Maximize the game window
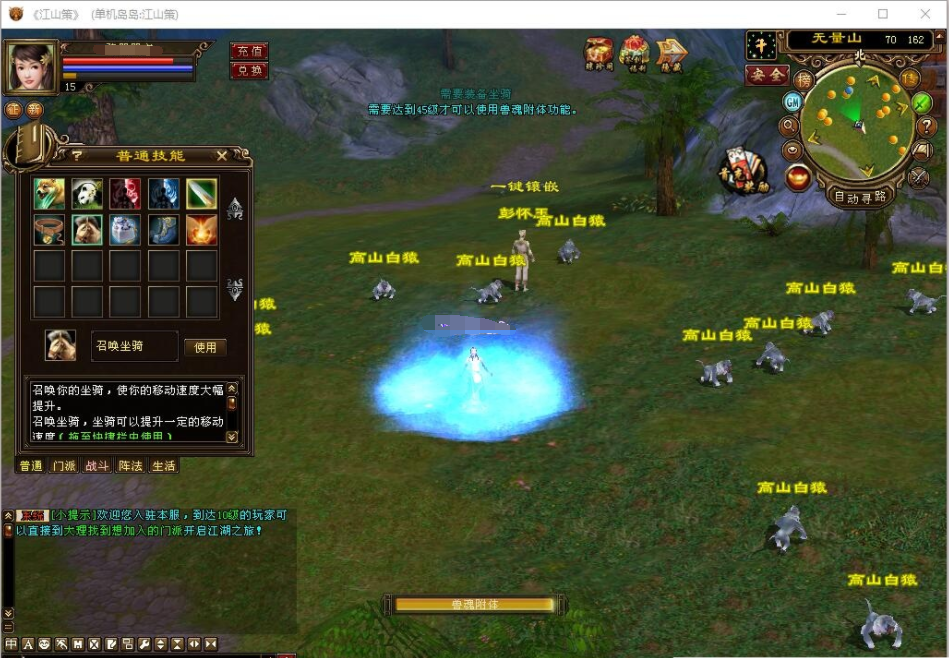 [x=883, y=14]
